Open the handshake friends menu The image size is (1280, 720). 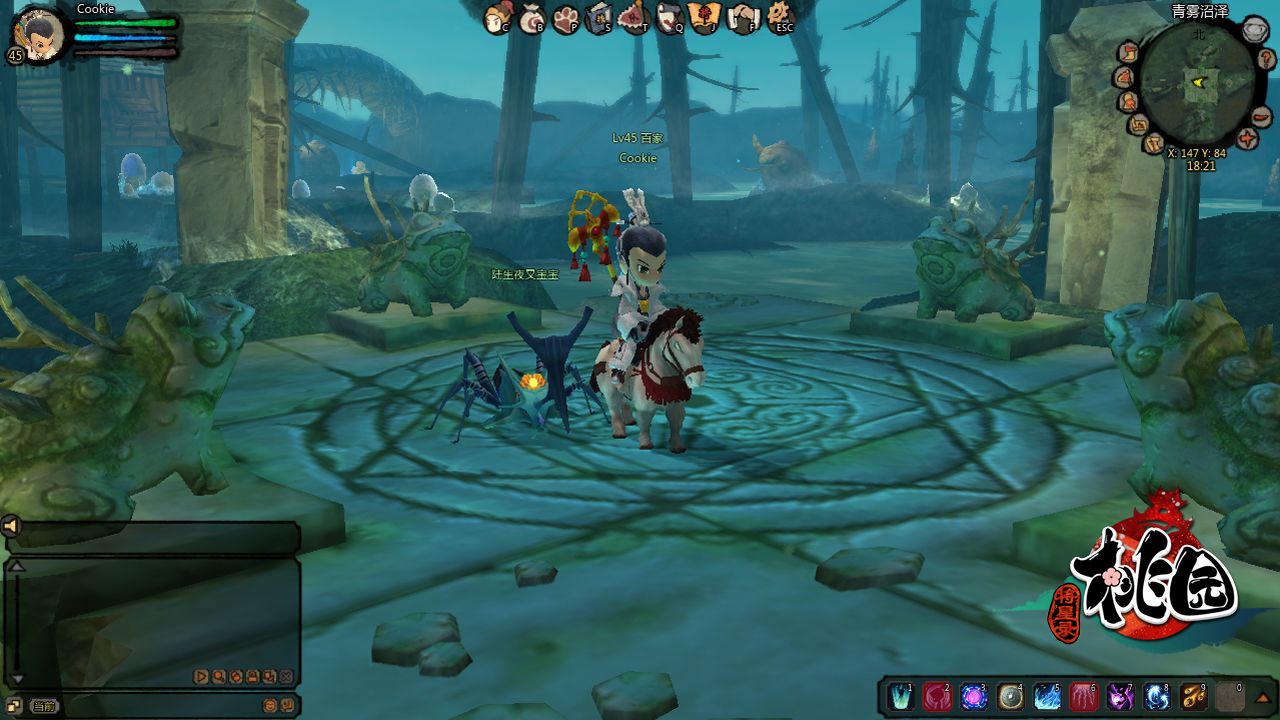pyautogui.click(x=743, y=18)
